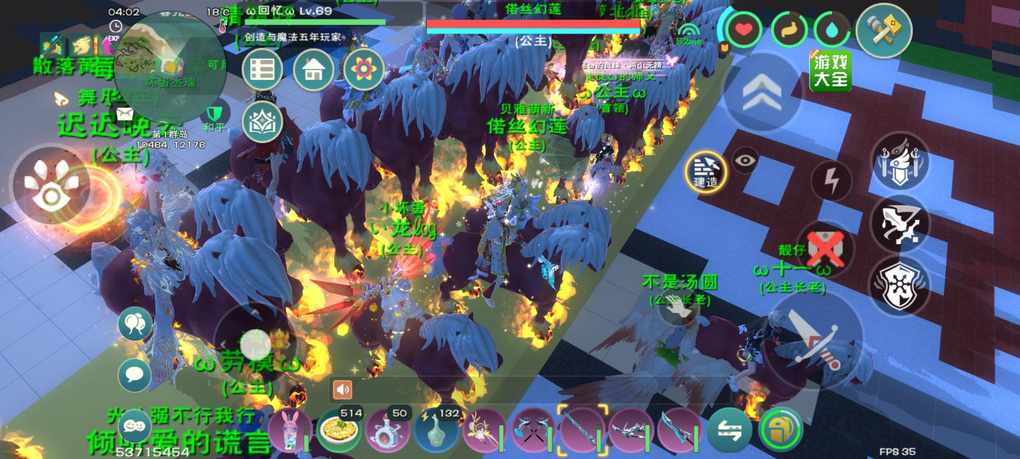Swap hotbar with the arrows button
The image size is (1020, 459).
[728, 431]
